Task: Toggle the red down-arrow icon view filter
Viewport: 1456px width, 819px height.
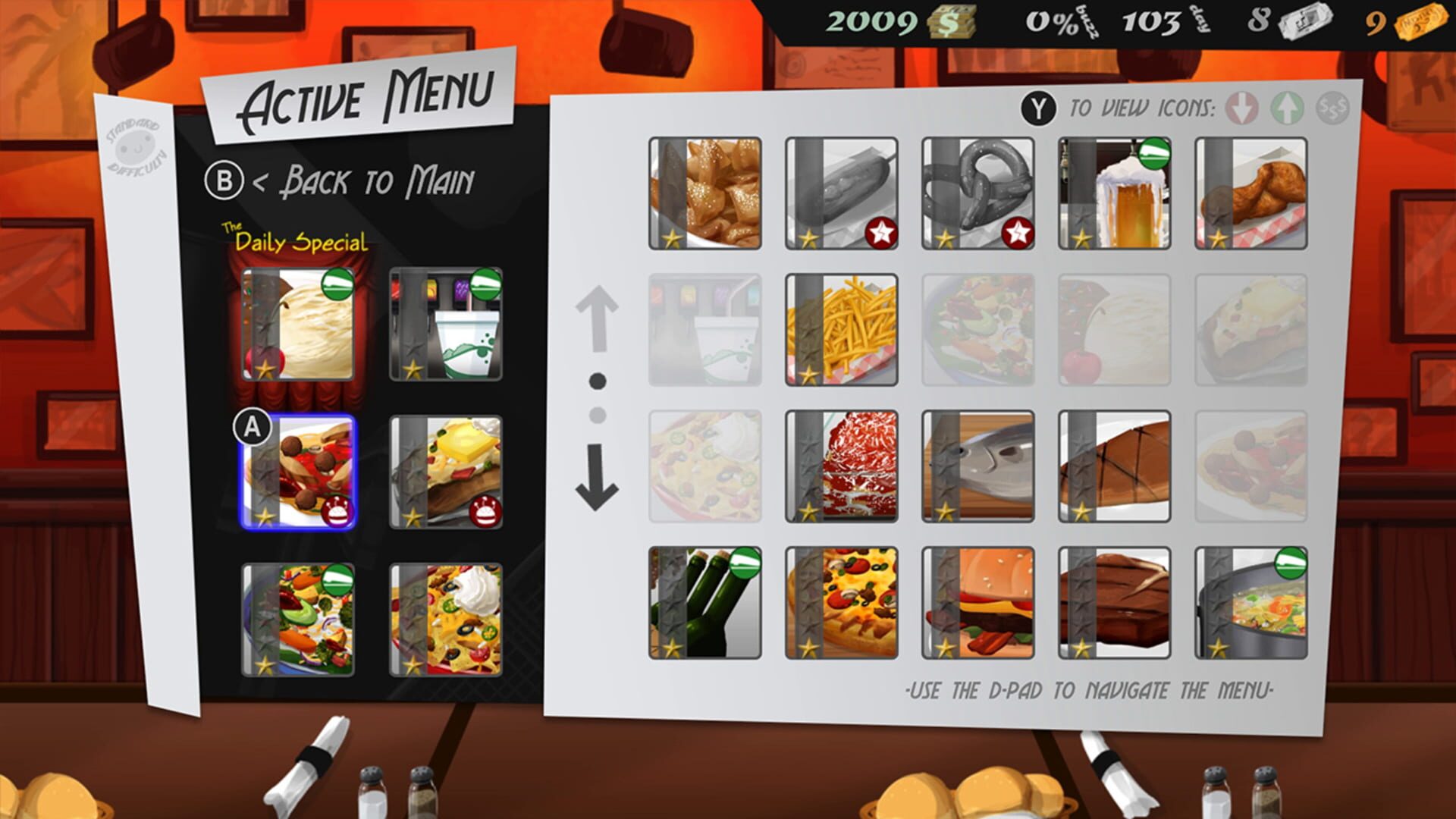Action: click(1241, 107)
